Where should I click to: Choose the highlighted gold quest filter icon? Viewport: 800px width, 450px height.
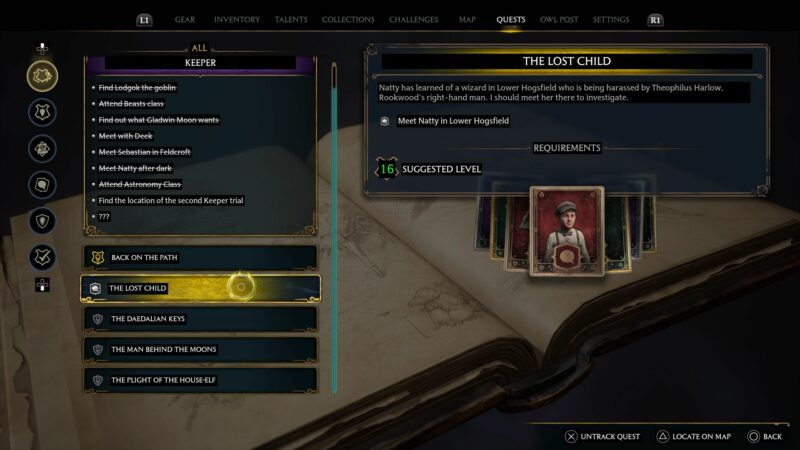(42, 76)
